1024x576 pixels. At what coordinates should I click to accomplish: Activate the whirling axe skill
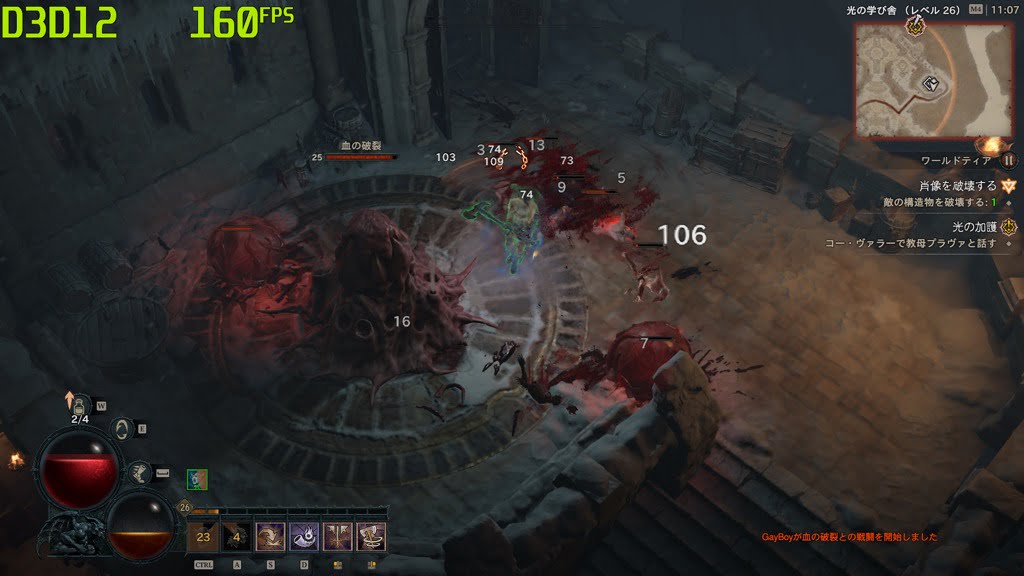coord(372,537)
